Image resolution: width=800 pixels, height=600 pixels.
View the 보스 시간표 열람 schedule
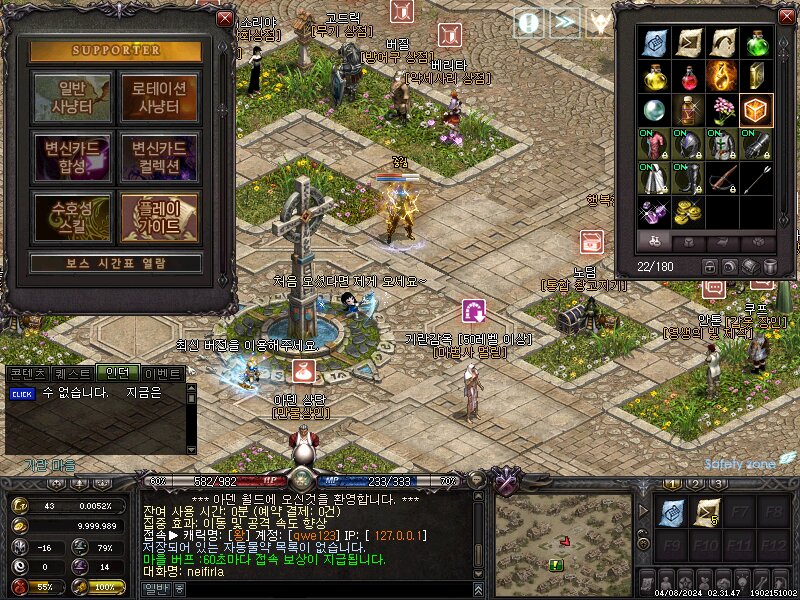point(116,264)
